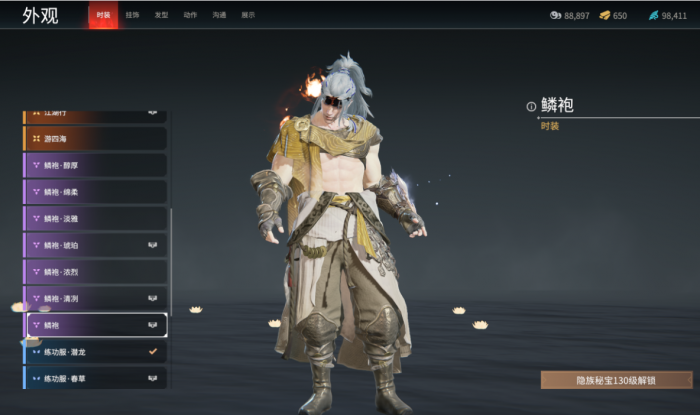Image resolution: width=700 pixels, height=415 pixels.
Task: Select the plain 鳞袍 outfit row
Action: 97,325
